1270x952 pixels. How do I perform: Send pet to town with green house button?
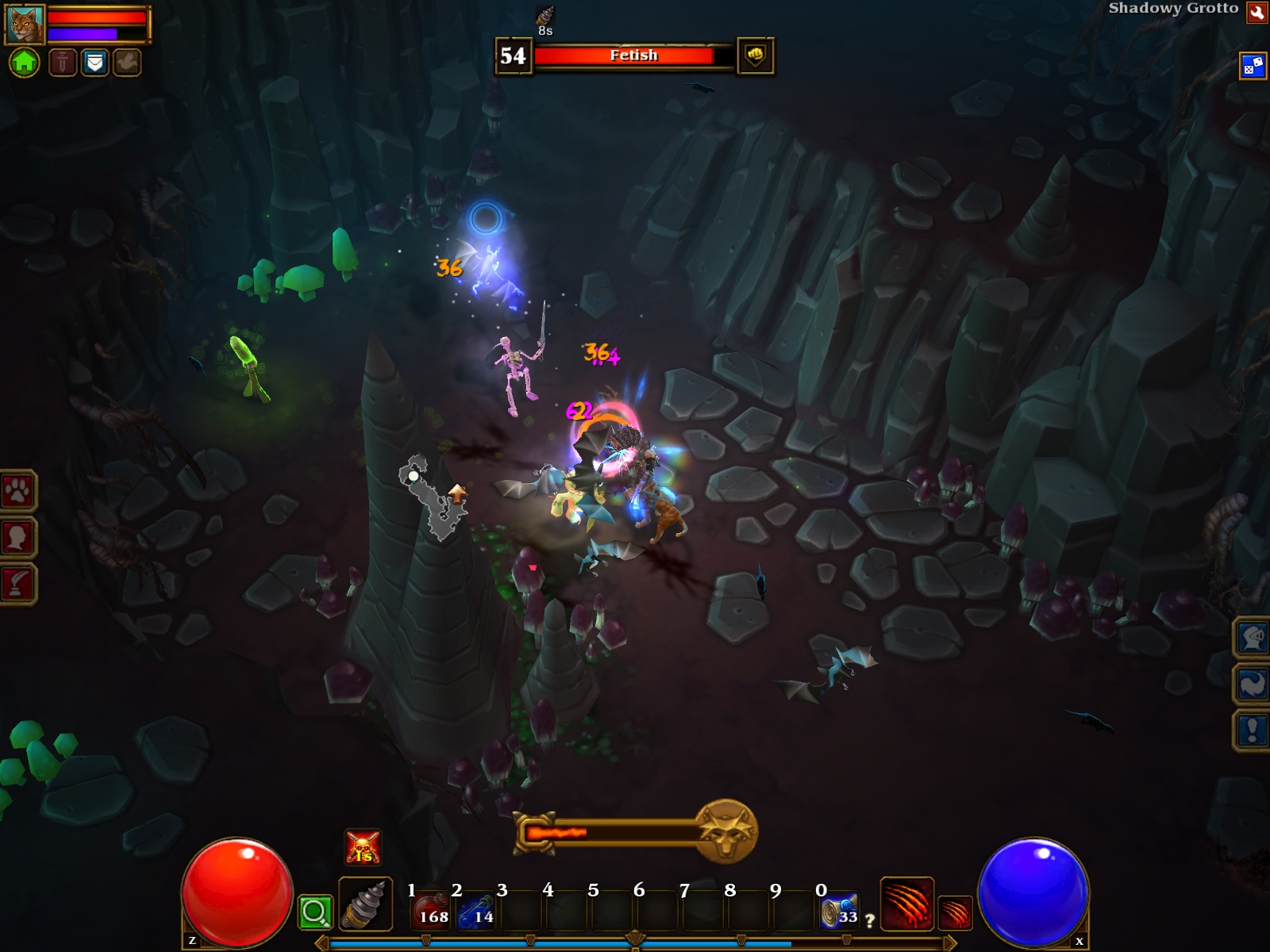tap(25, 62)
